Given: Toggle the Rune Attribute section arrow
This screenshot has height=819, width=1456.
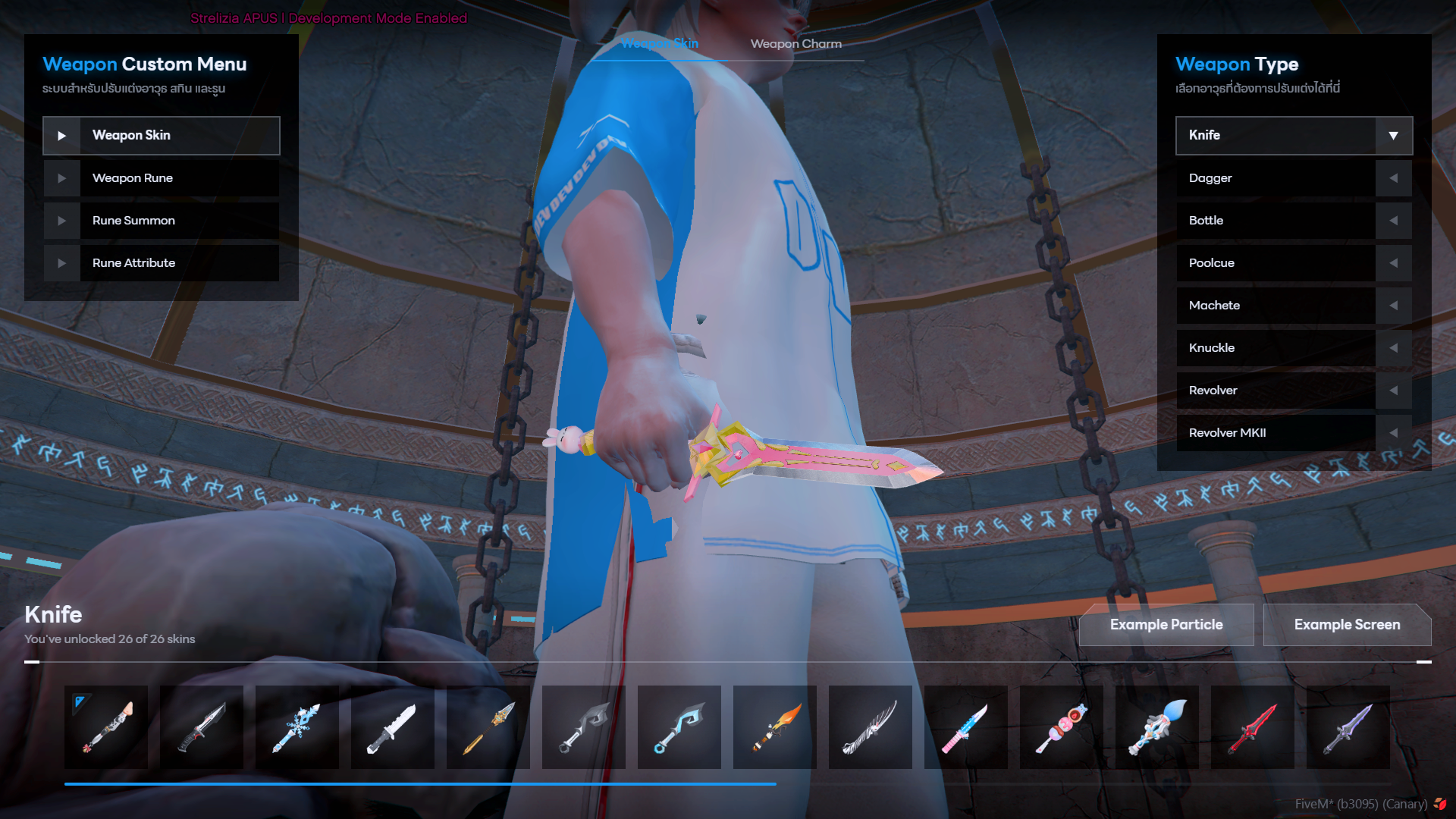Looking at the screenshot, I should [x=61, y=262].
